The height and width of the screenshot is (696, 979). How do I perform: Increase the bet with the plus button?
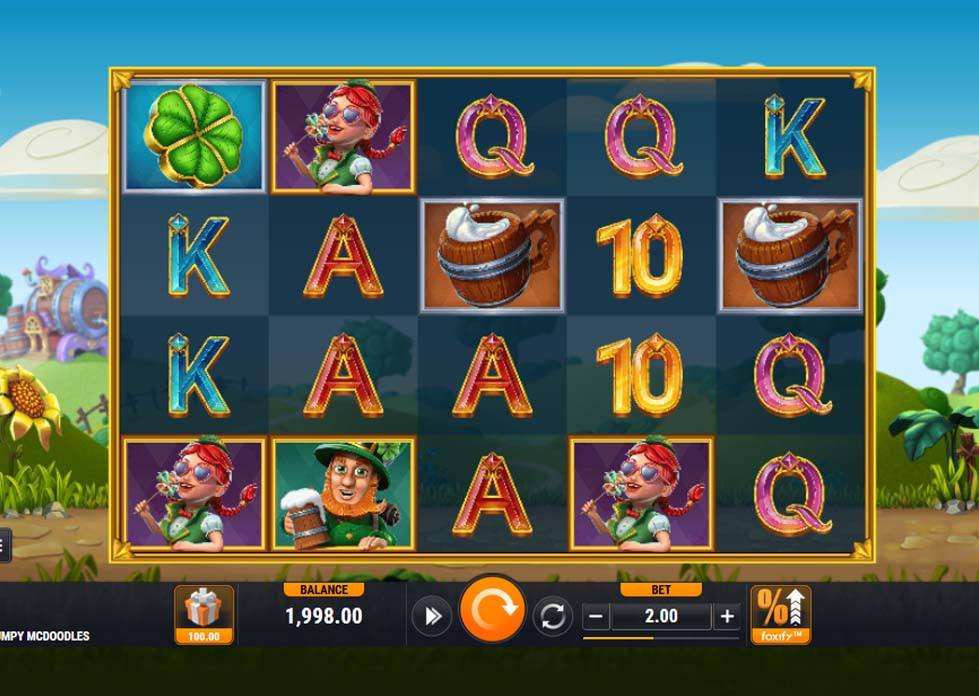click(727, 616)
